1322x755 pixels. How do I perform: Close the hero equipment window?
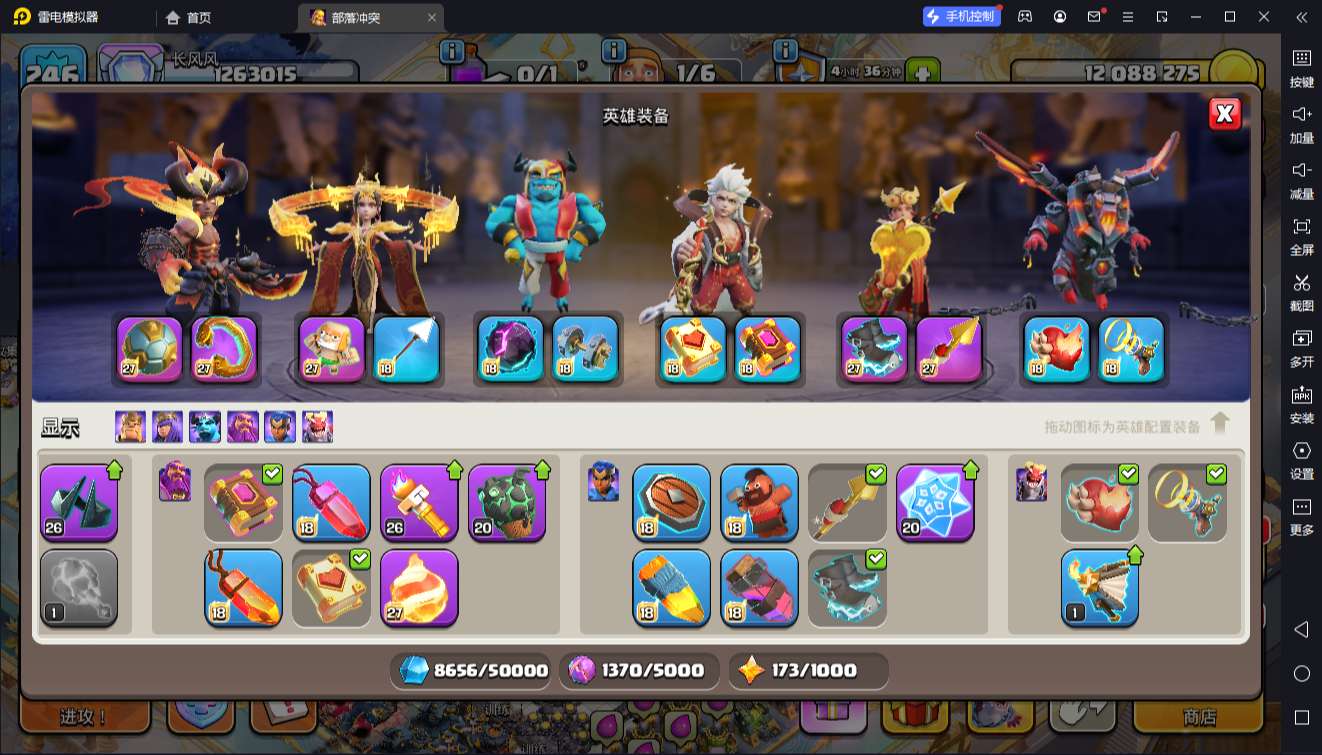point(1225,114)
